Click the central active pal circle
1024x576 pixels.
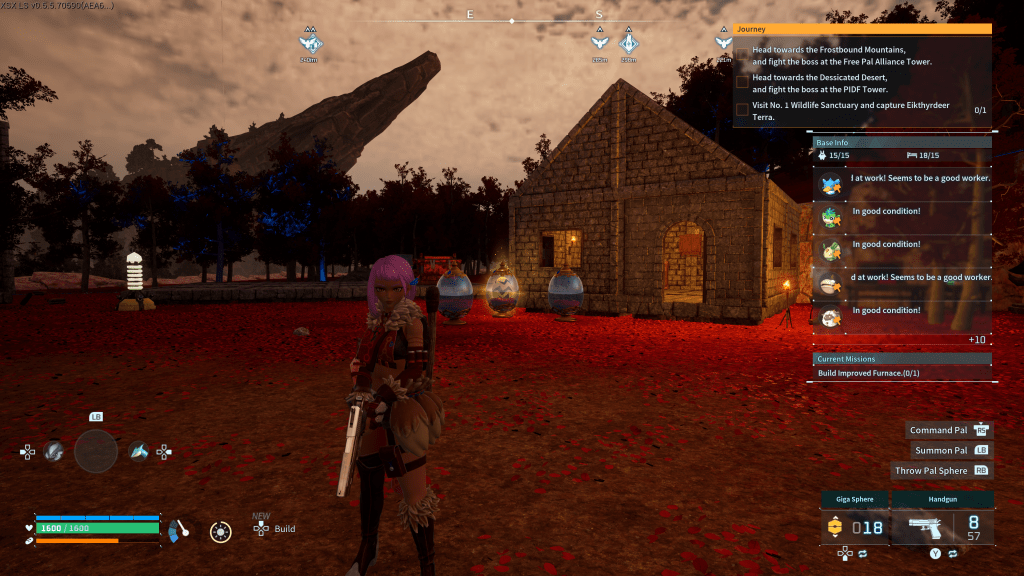[96, 452]
